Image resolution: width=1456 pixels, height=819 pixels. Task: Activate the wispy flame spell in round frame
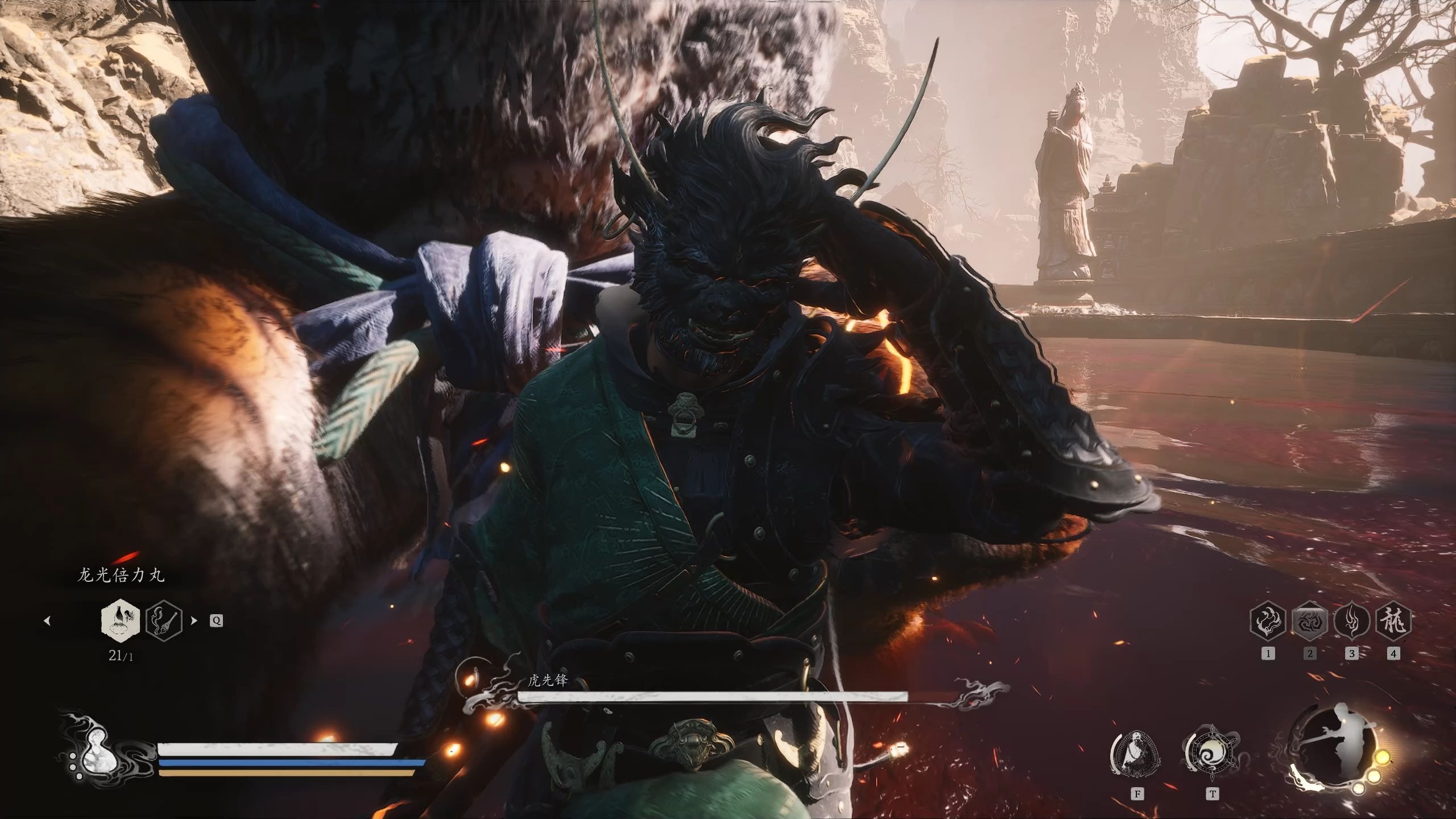(x=1352, y=621)
